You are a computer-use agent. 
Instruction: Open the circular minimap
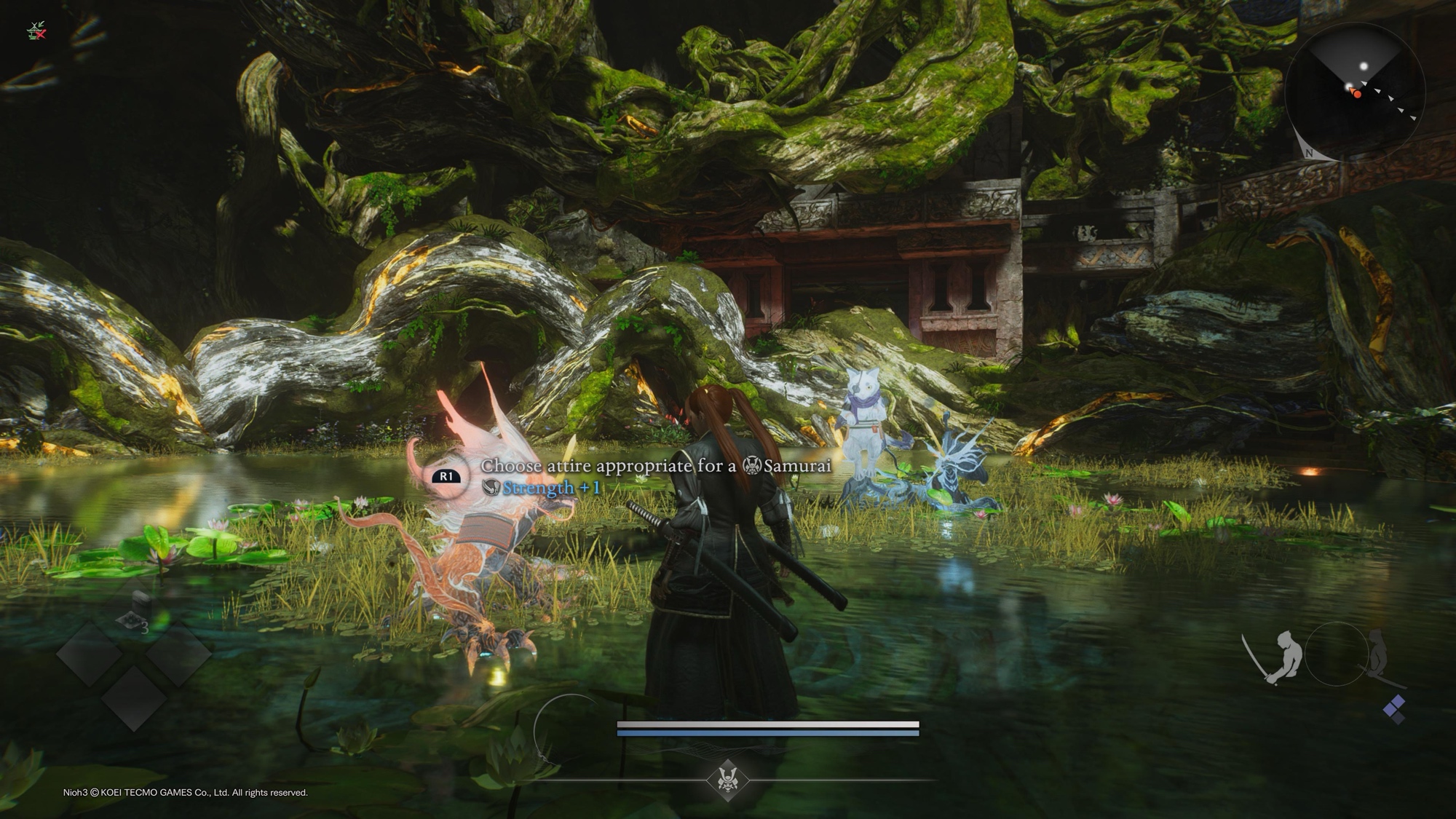(x=1355, y=92)
